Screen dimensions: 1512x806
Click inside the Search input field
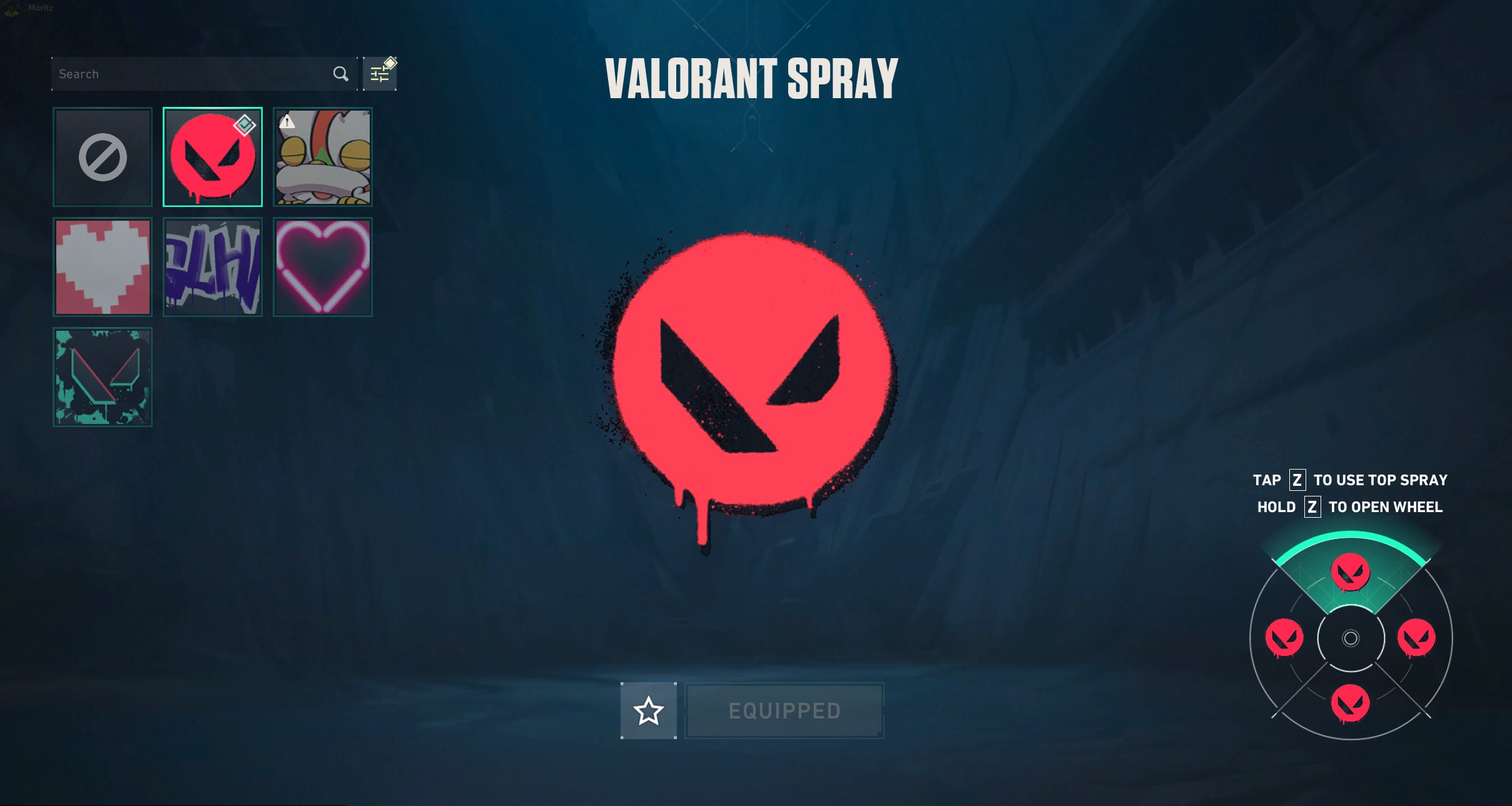[x=188, y=73]
